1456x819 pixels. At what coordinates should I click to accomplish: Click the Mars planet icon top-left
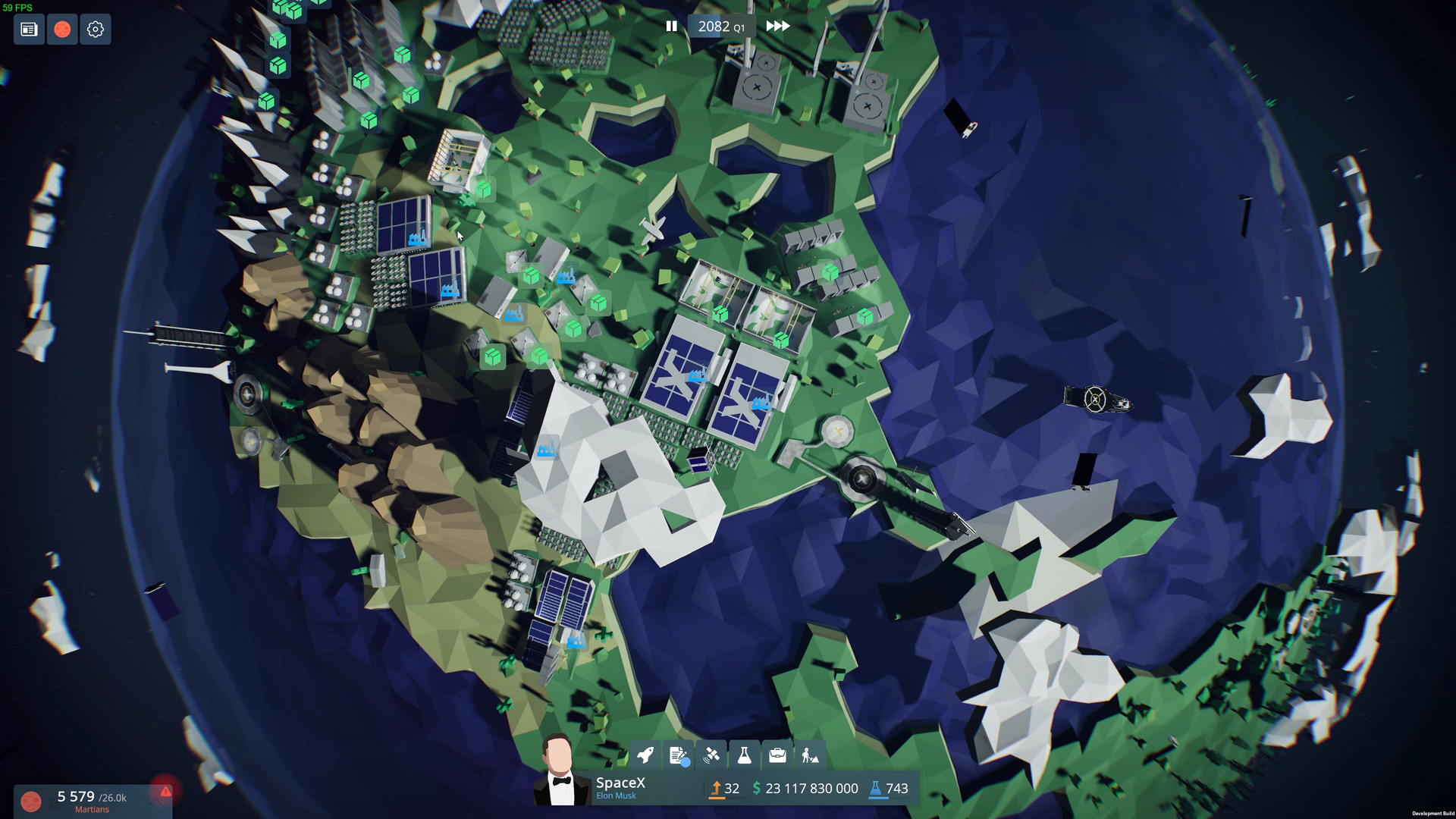coord(62,30)
